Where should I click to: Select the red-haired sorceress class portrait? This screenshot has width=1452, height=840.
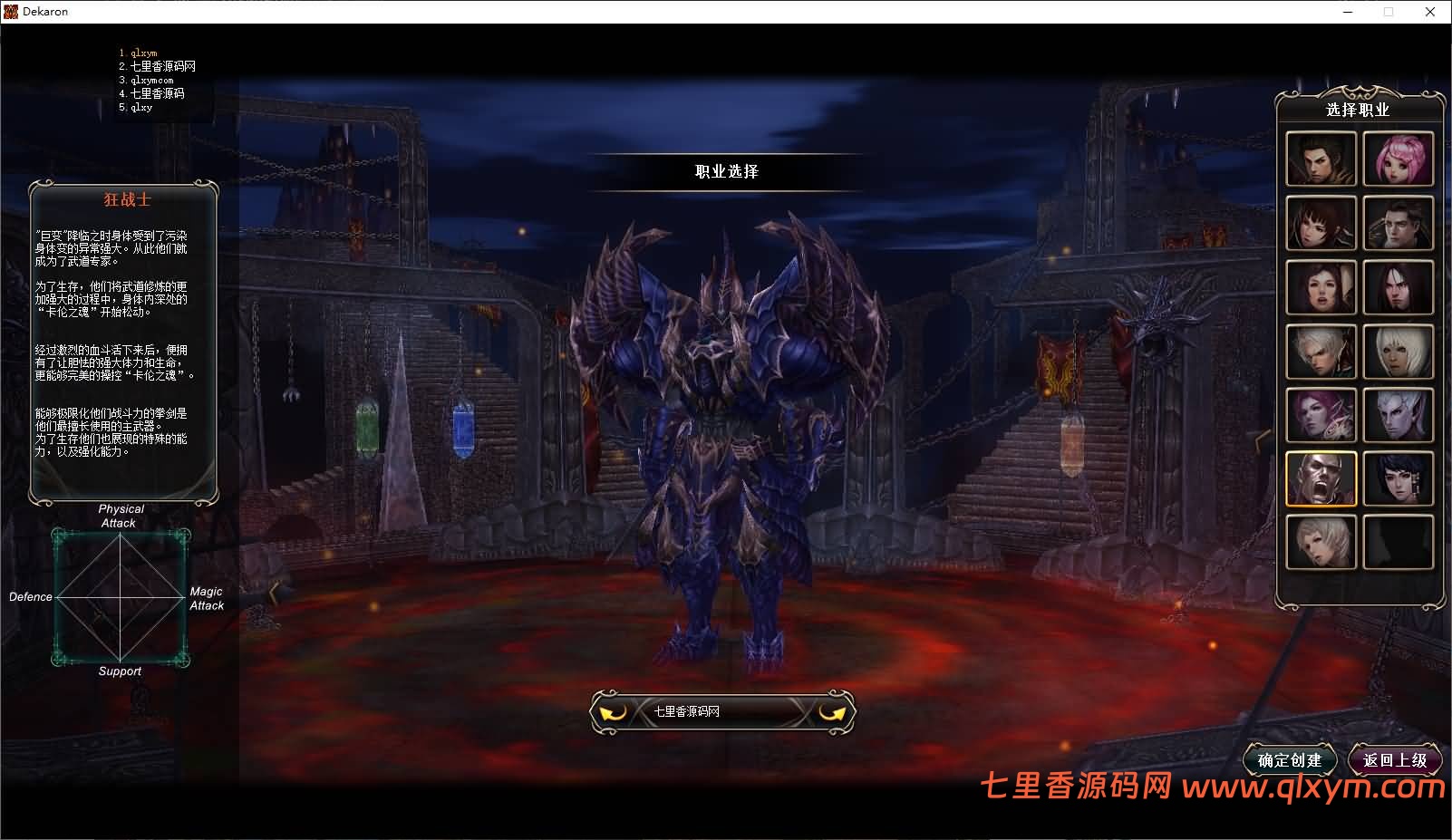click(x=1321, y=286)
